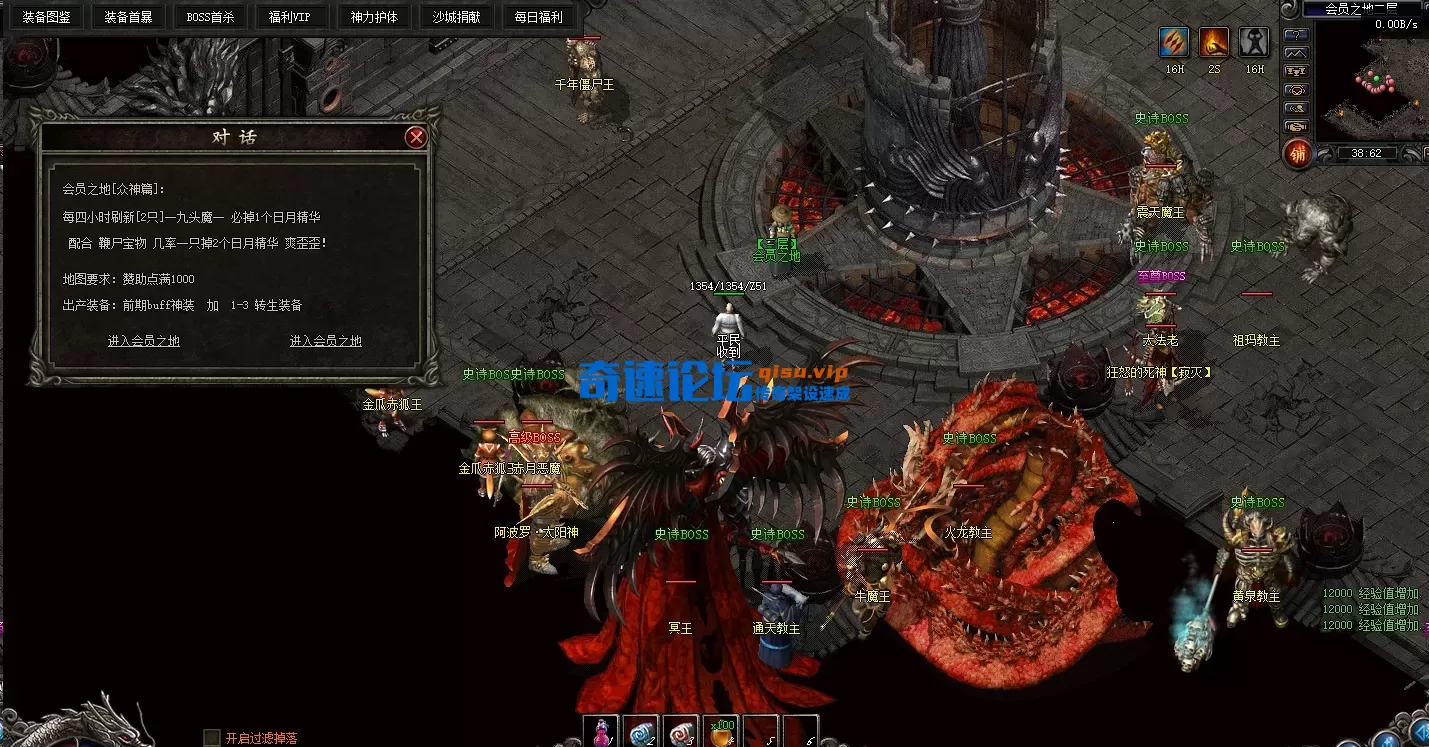Open the 装备图鉴 menu
Viewport: 1429px width, 747px height.
point(46,17)
